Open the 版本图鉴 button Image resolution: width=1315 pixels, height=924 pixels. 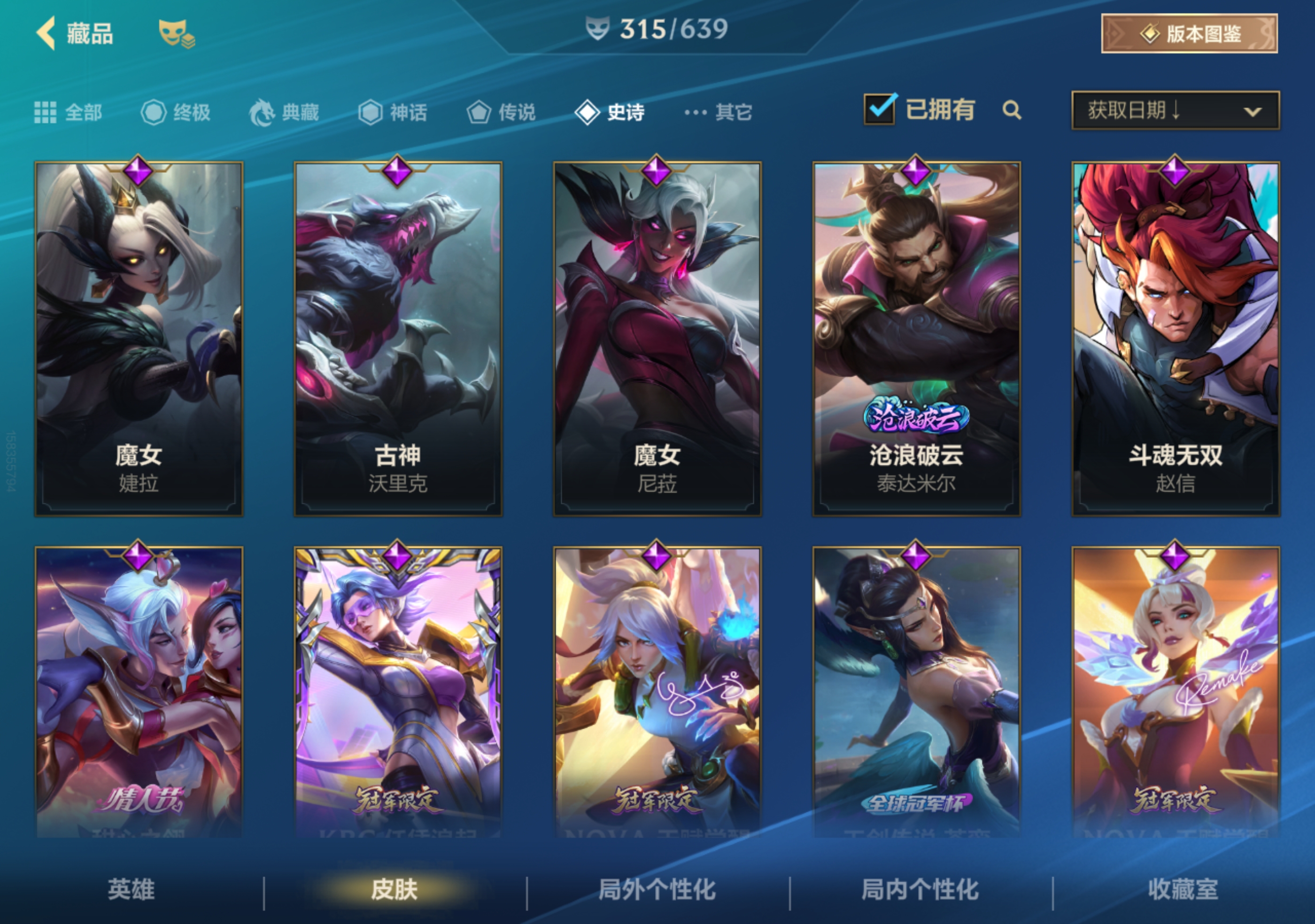tap(1189, 34)
